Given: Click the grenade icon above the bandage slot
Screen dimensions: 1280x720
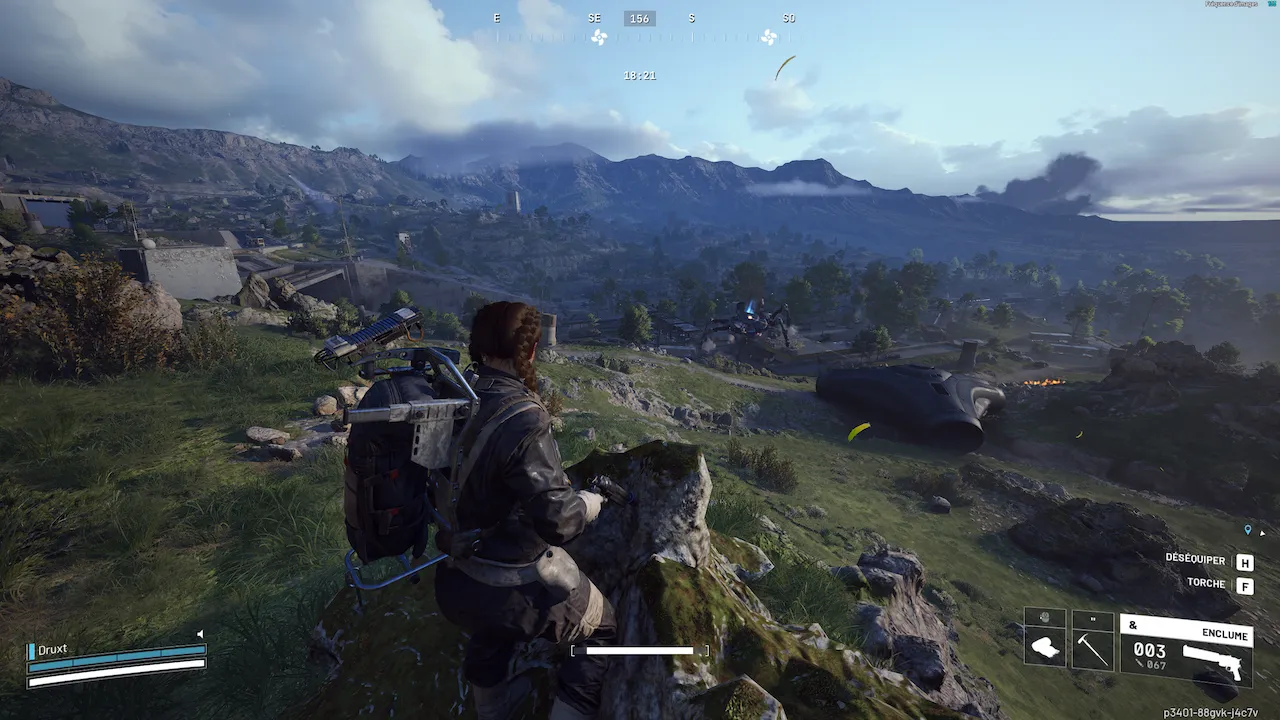Looking at the screenshot, I should pos(1044,616).
